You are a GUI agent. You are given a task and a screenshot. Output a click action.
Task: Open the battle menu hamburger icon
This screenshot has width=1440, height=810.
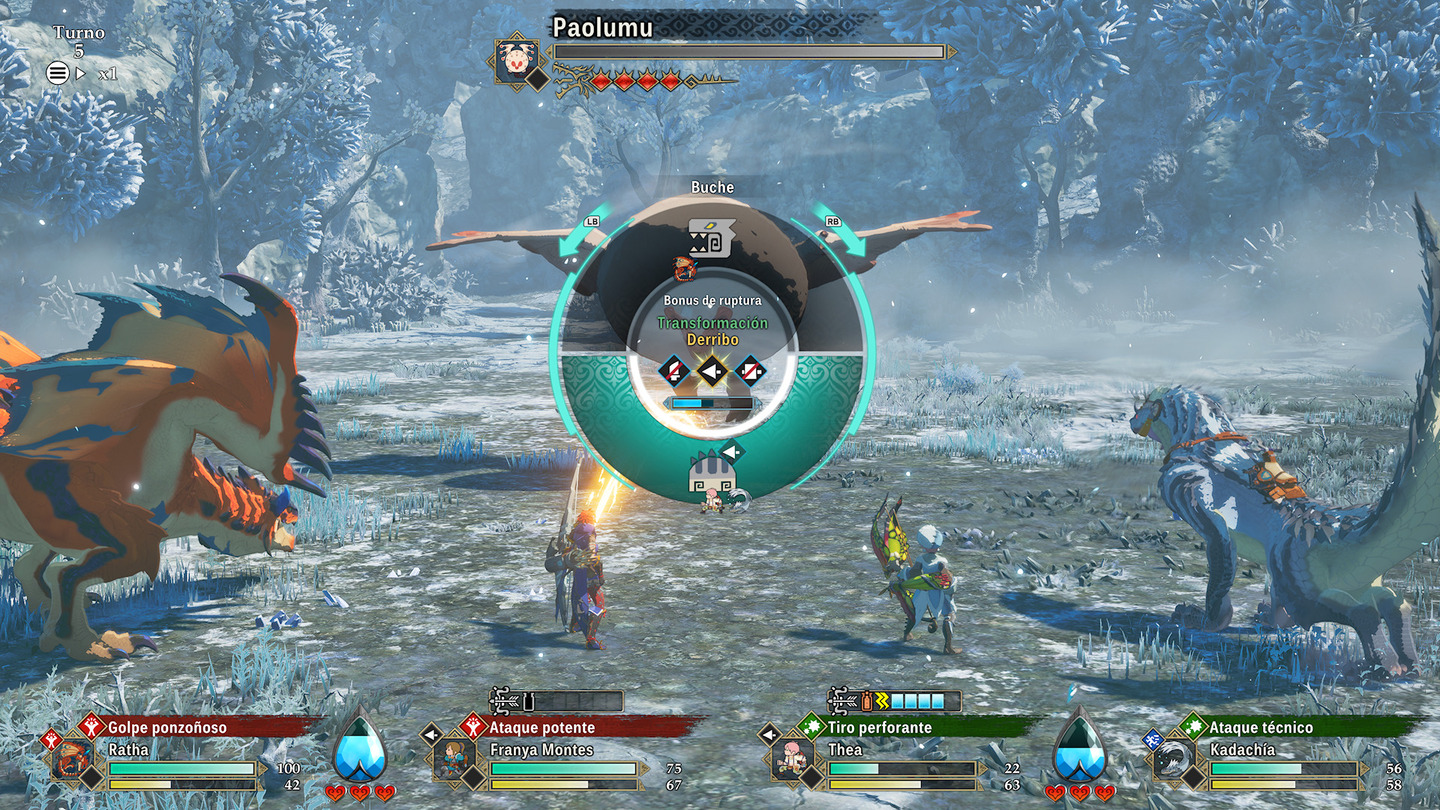(x=58, y=72)
